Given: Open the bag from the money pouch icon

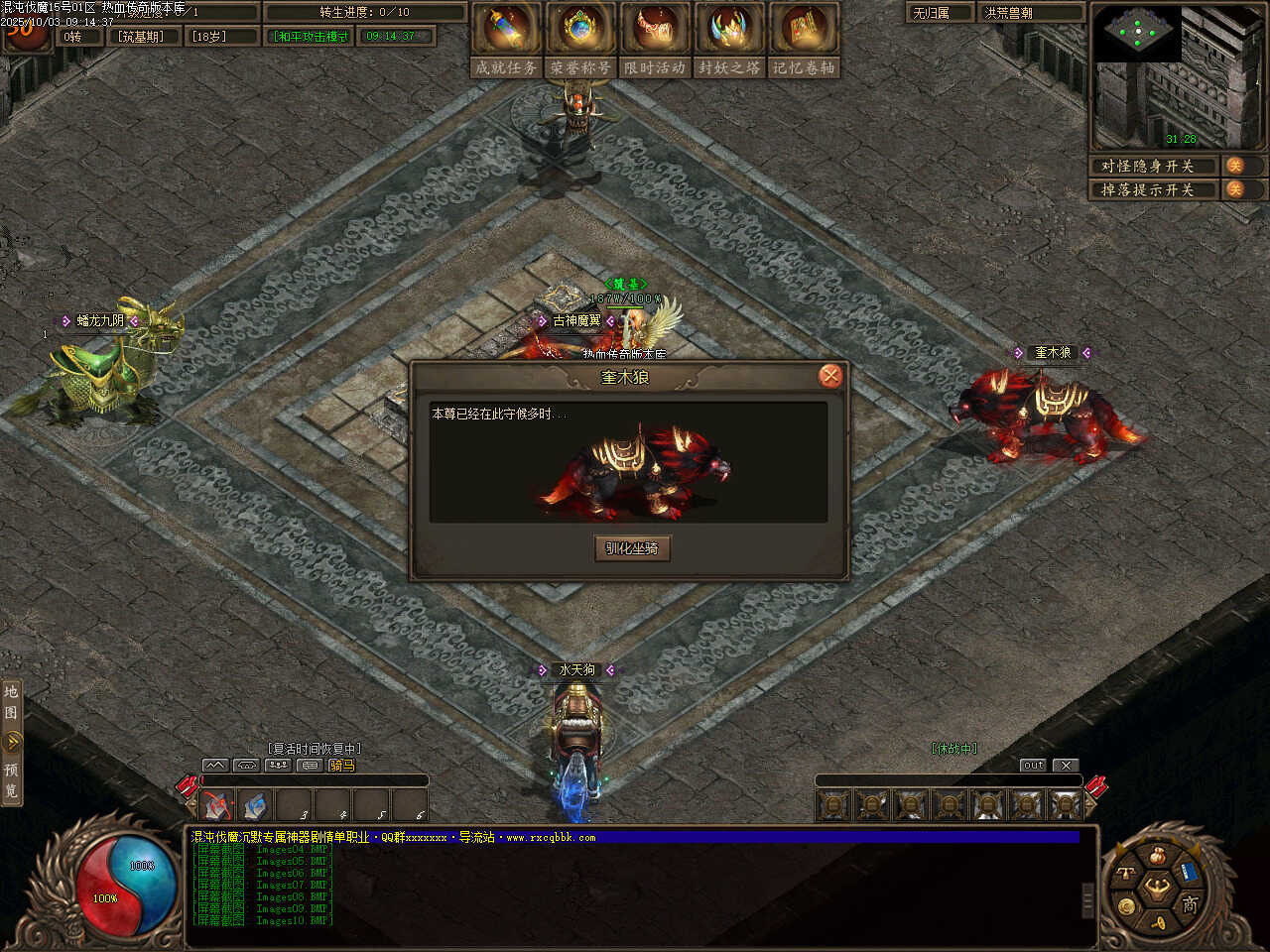Looking at the screenshot, I should coord(1158,856).
